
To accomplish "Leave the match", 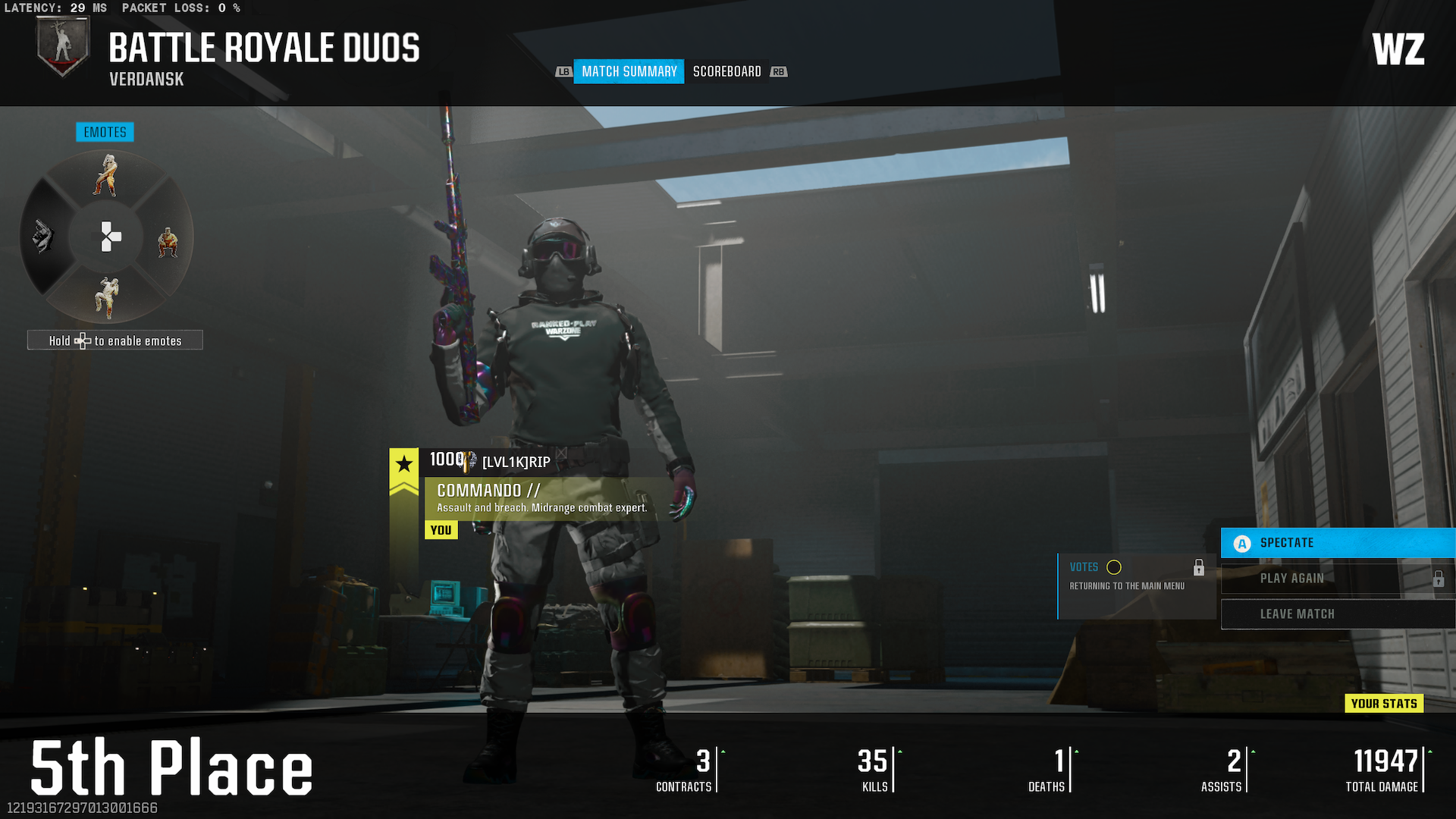I will point(1337,614).
